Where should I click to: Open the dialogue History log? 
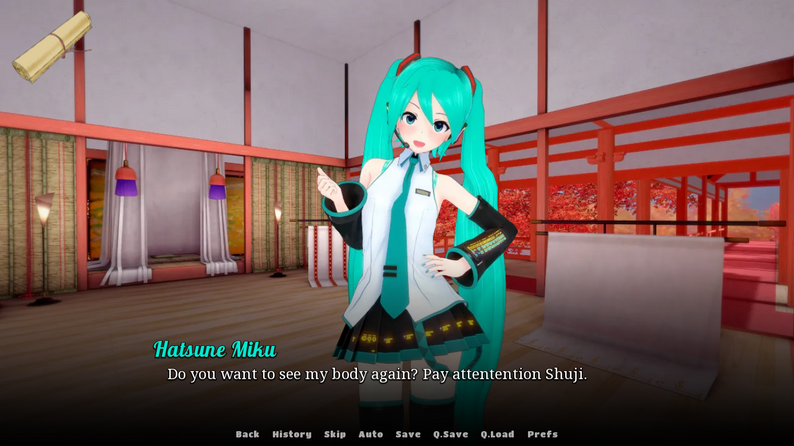(x=291, y=434)
